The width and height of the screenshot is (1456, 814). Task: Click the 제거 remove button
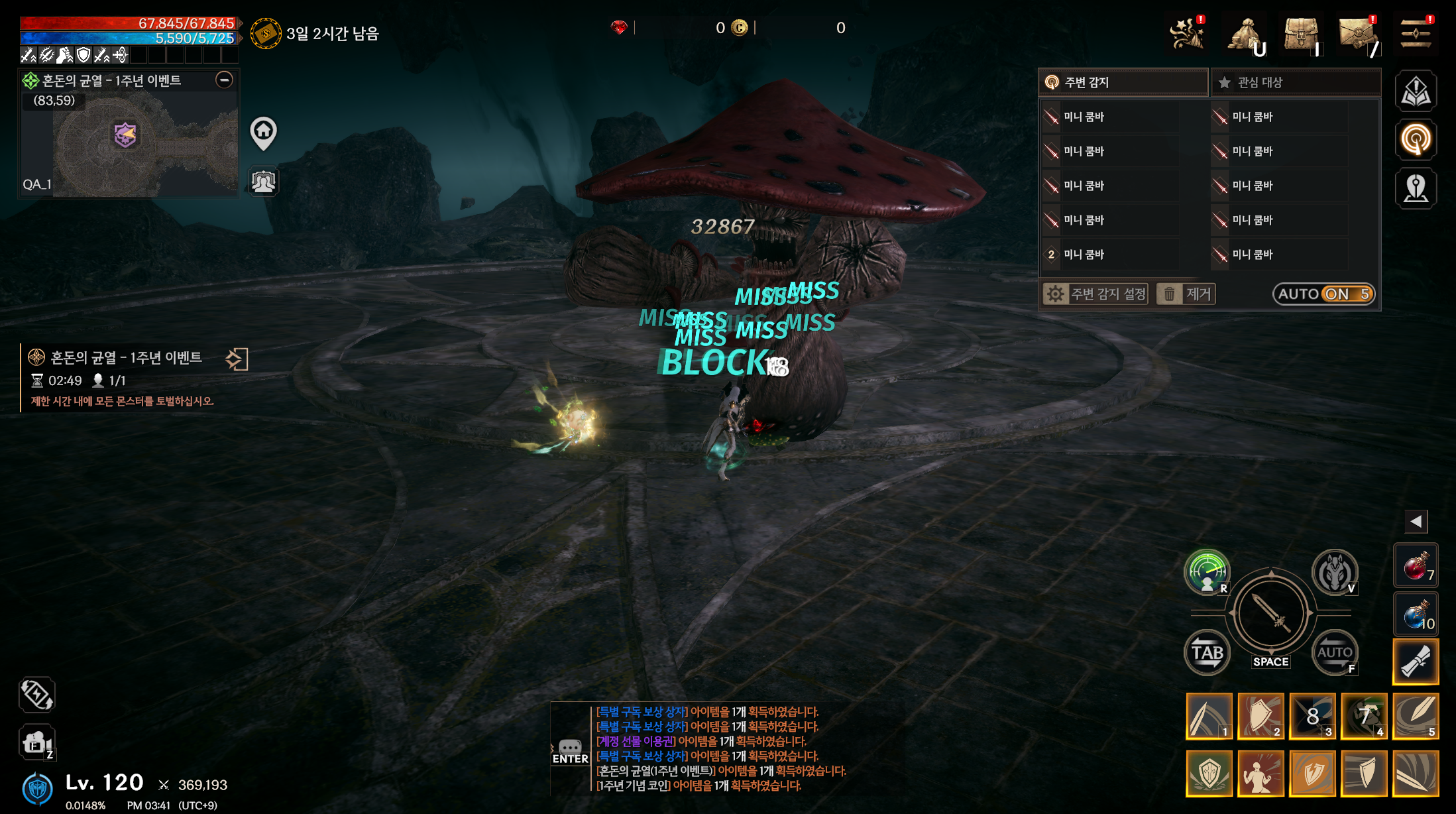[x=1186, y=294]
